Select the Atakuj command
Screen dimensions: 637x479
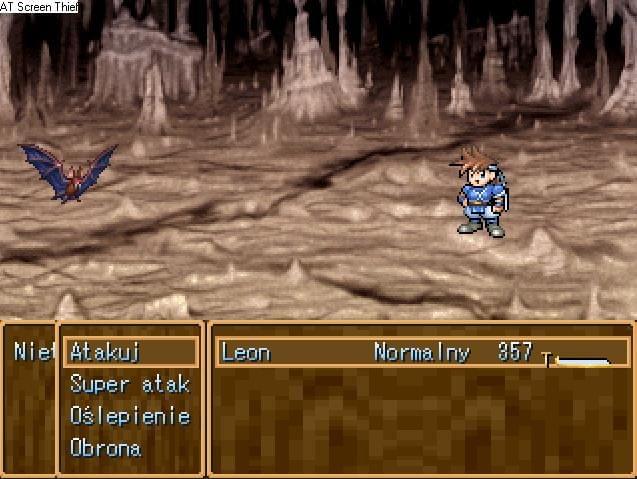coord(106,352)
